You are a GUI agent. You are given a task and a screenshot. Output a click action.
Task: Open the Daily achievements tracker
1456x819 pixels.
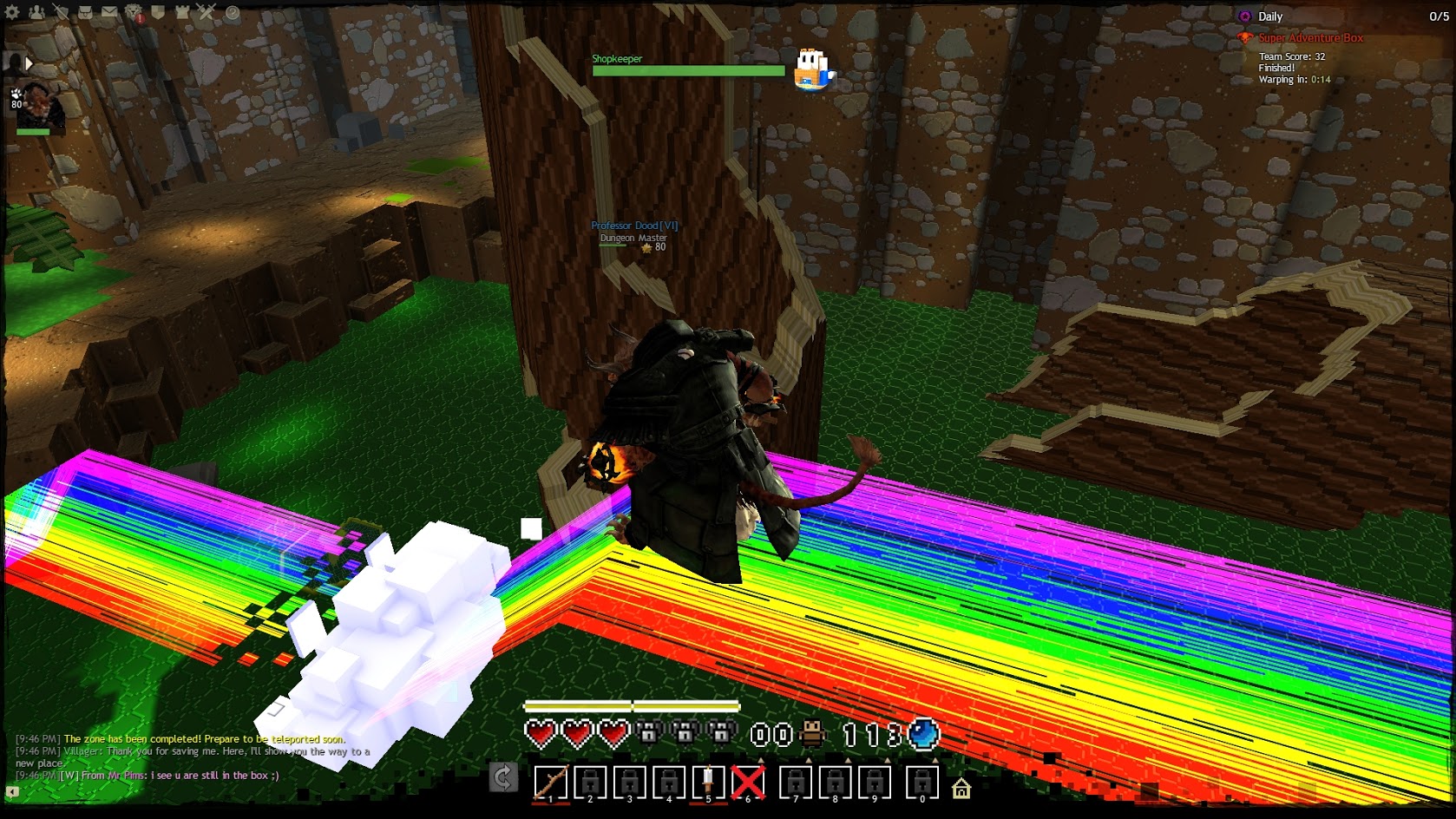[x=1269, y=16]
